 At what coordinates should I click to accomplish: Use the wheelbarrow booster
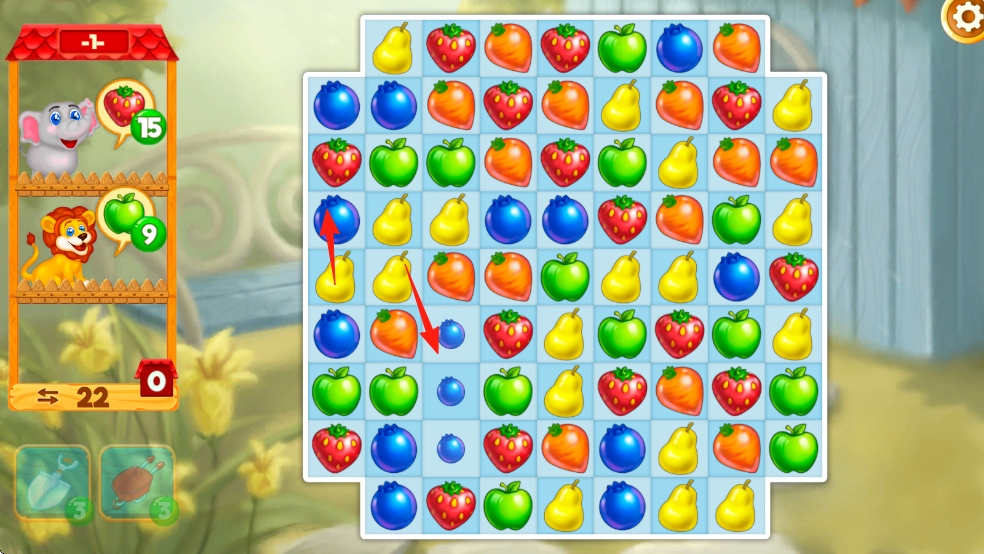[x=137, y=482]
